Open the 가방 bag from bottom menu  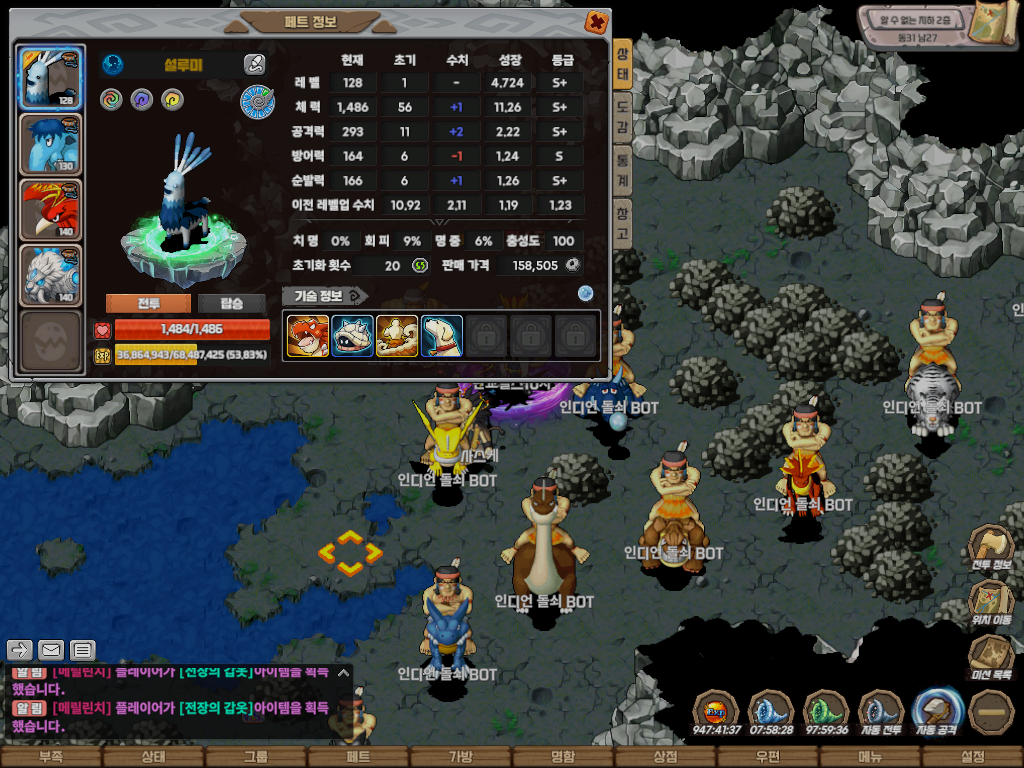(x=460, y=757)
